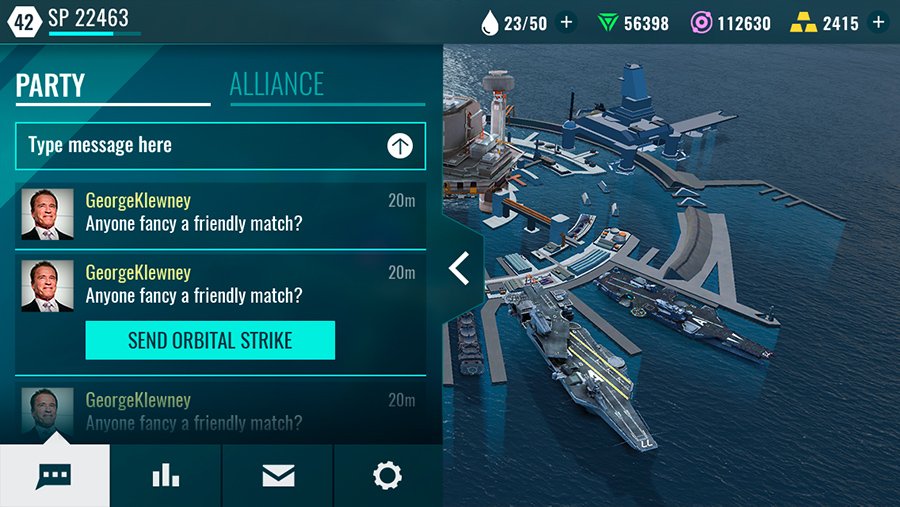Send message with the up-arrow button
The width and height of the screenshot is (900, 507).
click(400, 146)
